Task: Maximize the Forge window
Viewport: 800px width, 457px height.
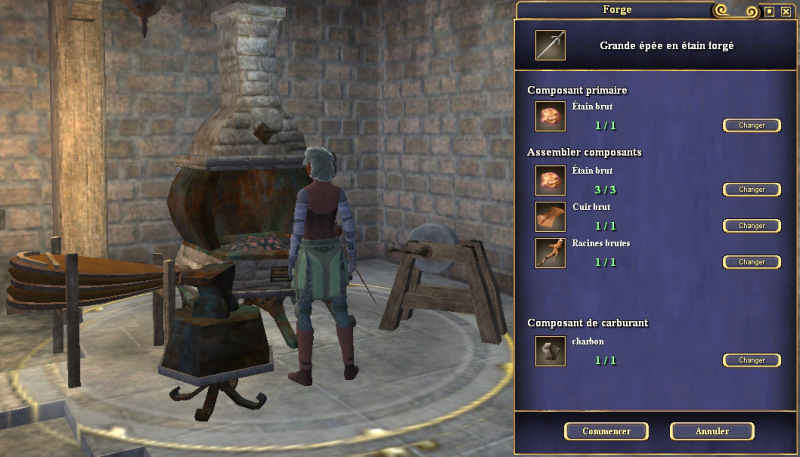Action: tap(769, 12)
